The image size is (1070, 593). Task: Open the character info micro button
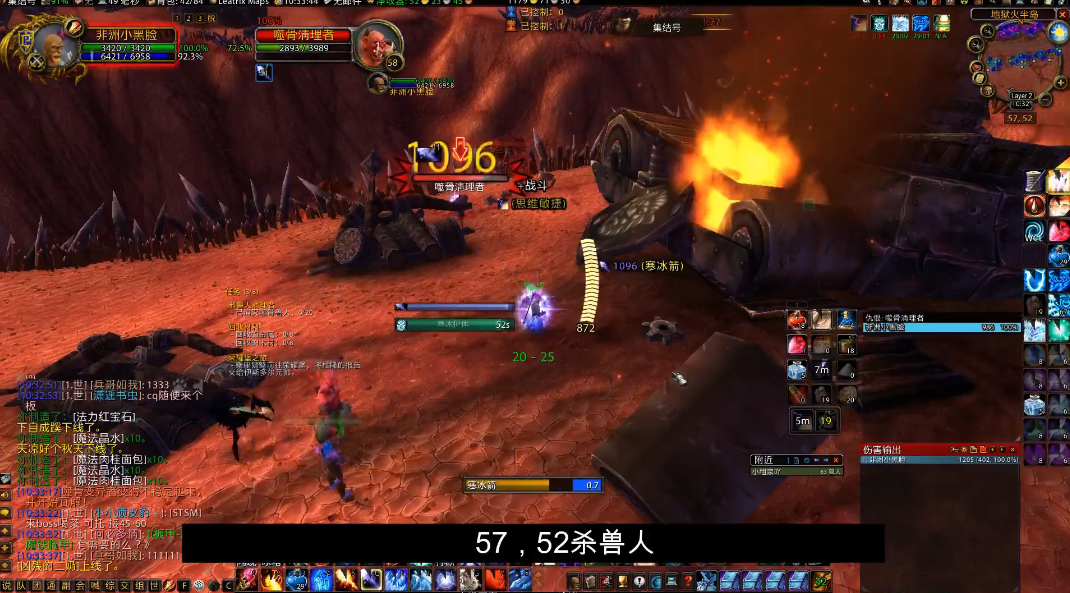tap(572, 581)
